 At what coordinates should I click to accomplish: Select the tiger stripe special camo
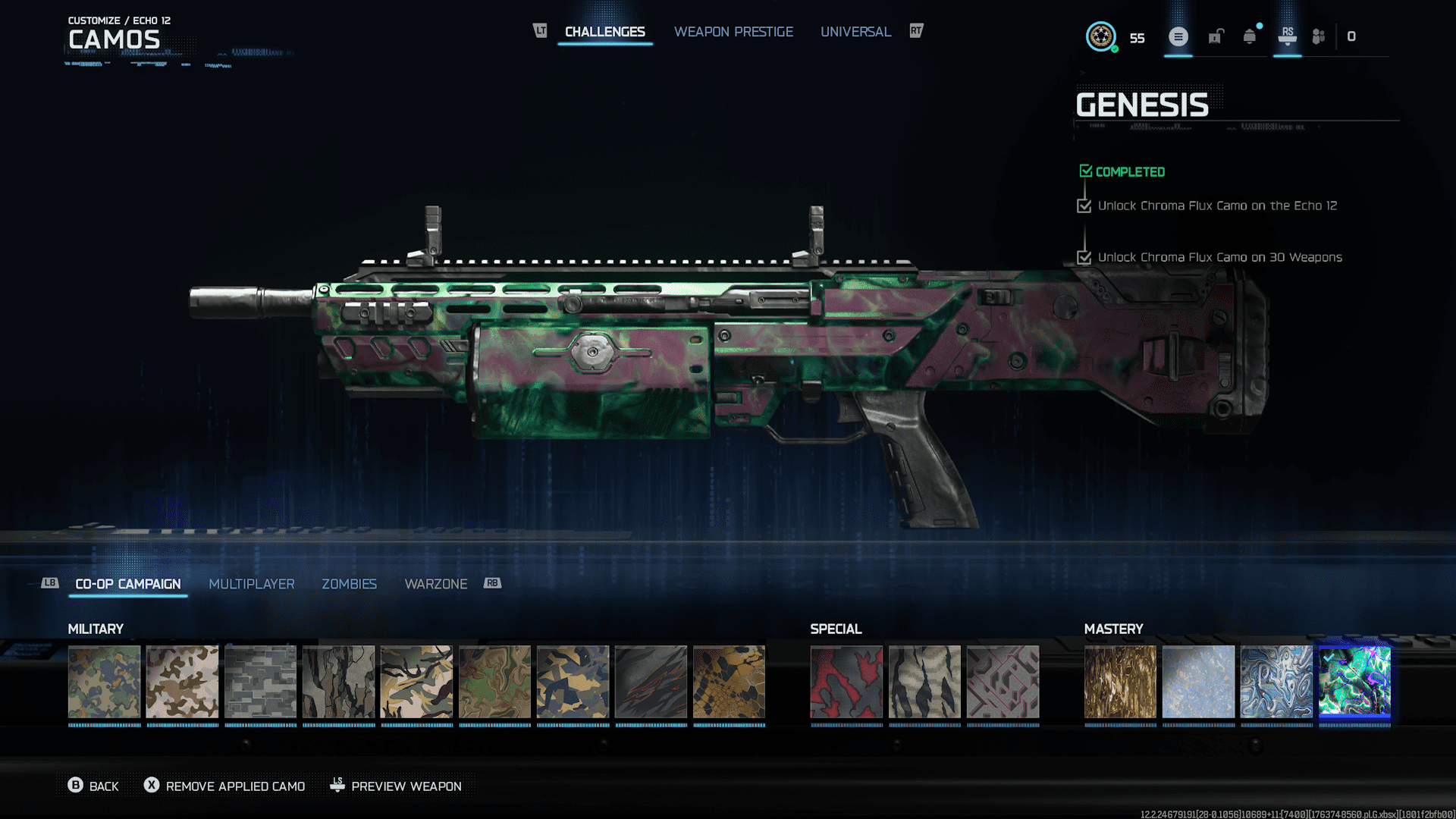(924, 682)
